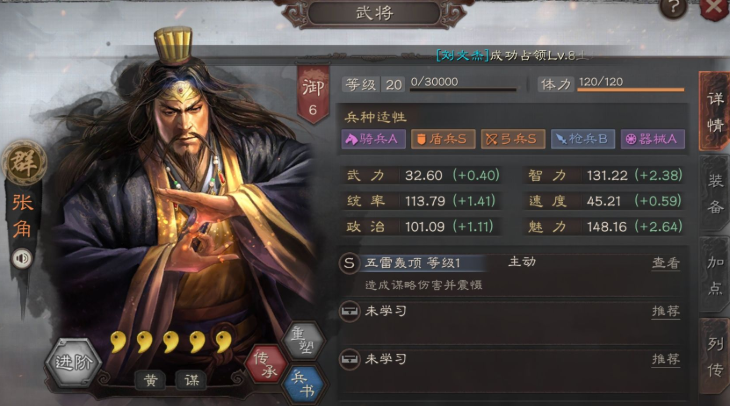Image resolution: width=730 pixels, height=406 pixels.
Task: Close the 武将 general panel
Action: pyautogui.click(x=716, y=8)
